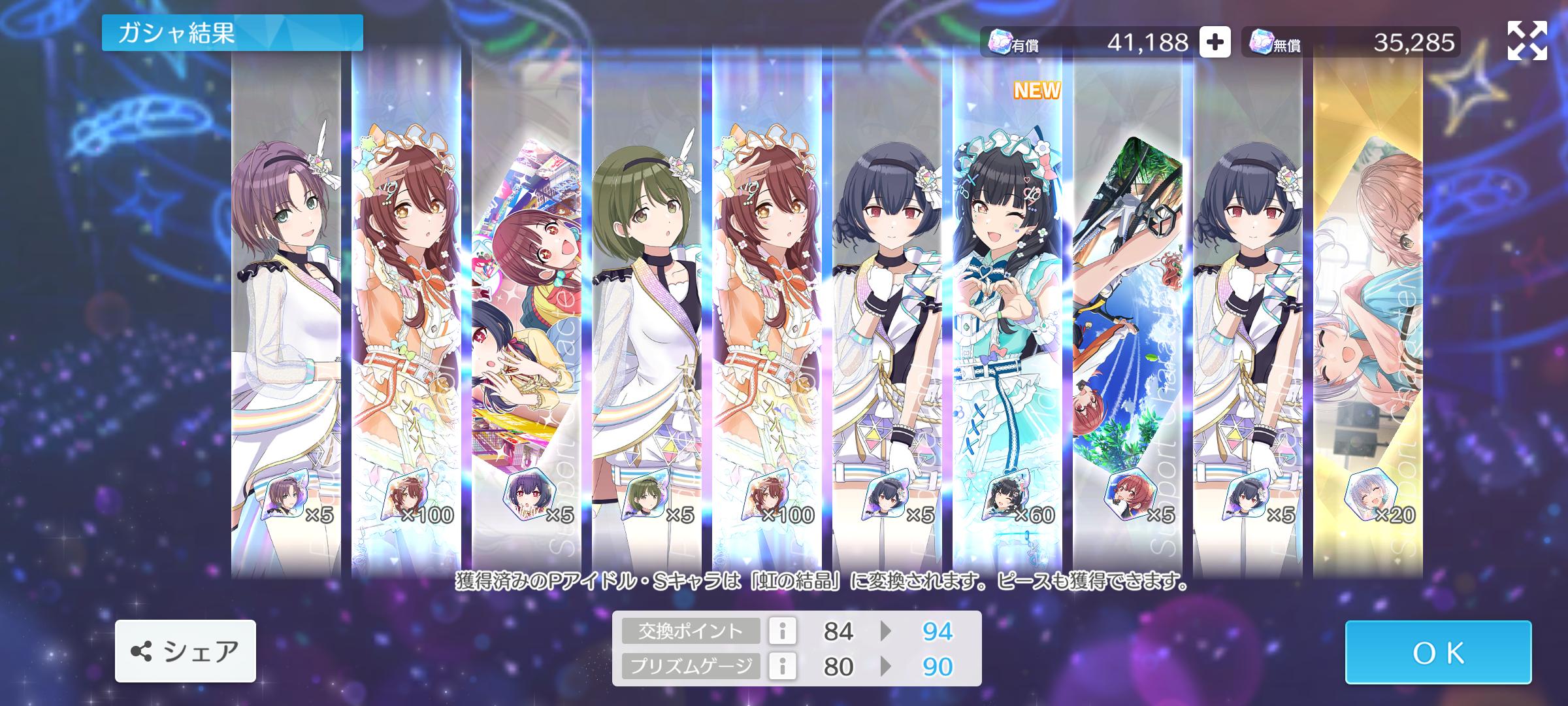Viewport: 1568px width, 706px height.
Task: Show info for 交換ポイント
Action: click(782, 631)
